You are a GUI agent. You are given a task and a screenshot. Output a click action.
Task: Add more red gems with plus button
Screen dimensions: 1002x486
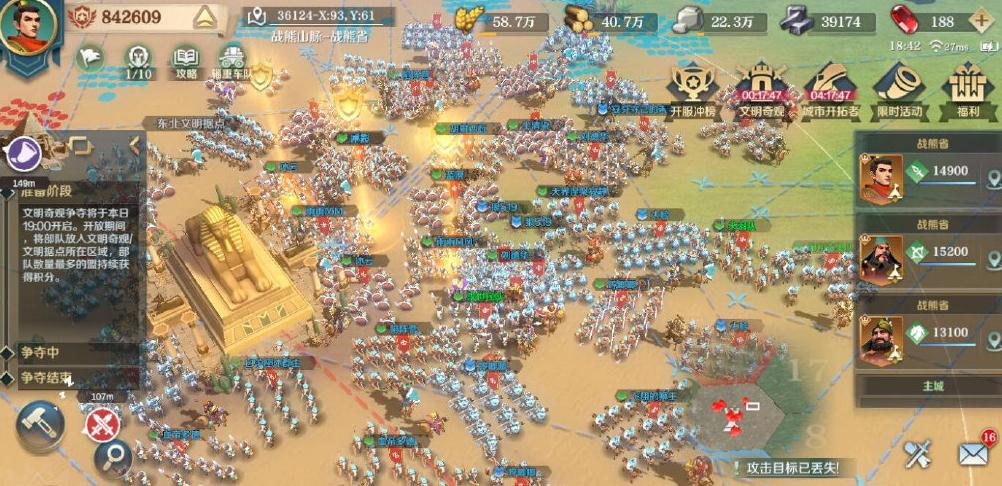click(981, 21)
